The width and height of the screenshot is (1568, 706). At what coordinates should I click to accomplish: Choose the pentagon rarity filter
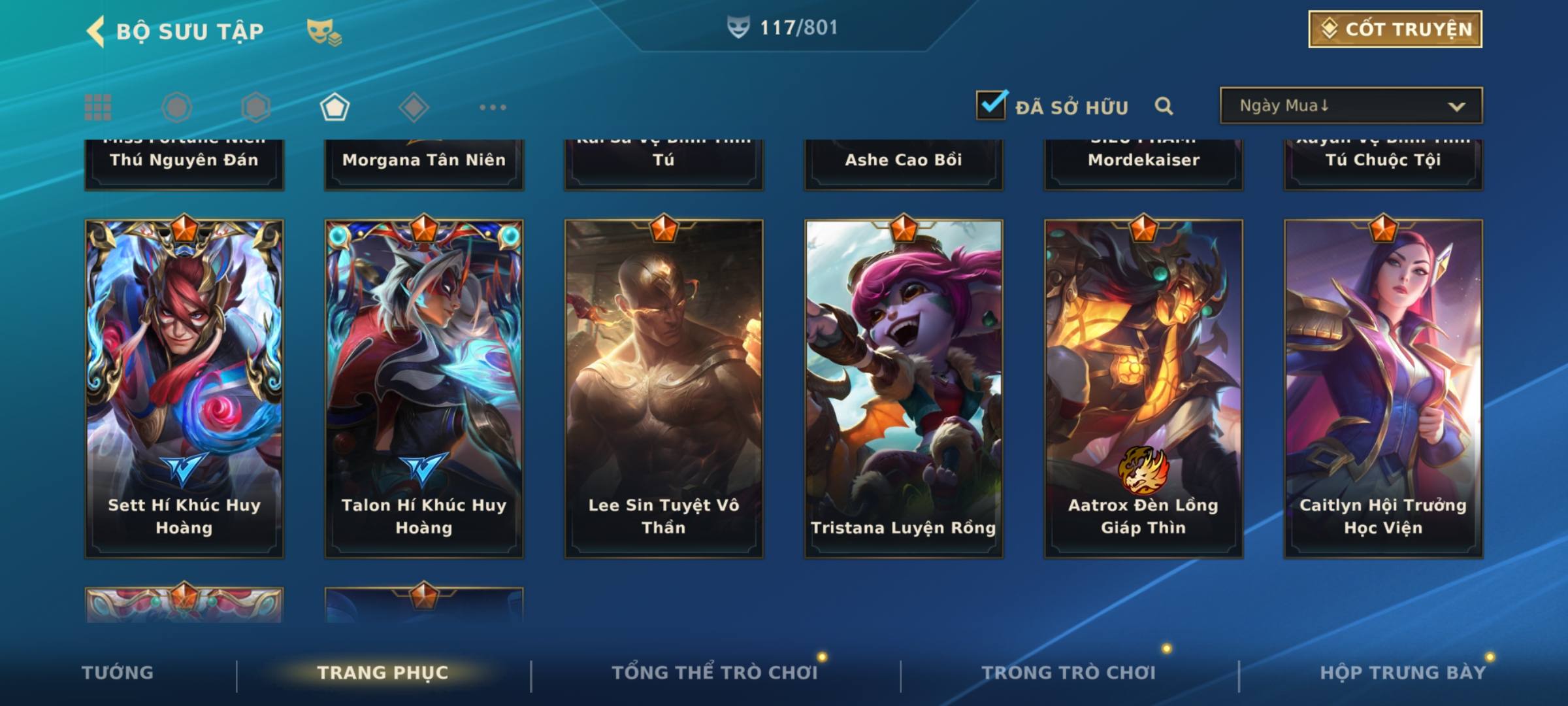click(335, 107)
